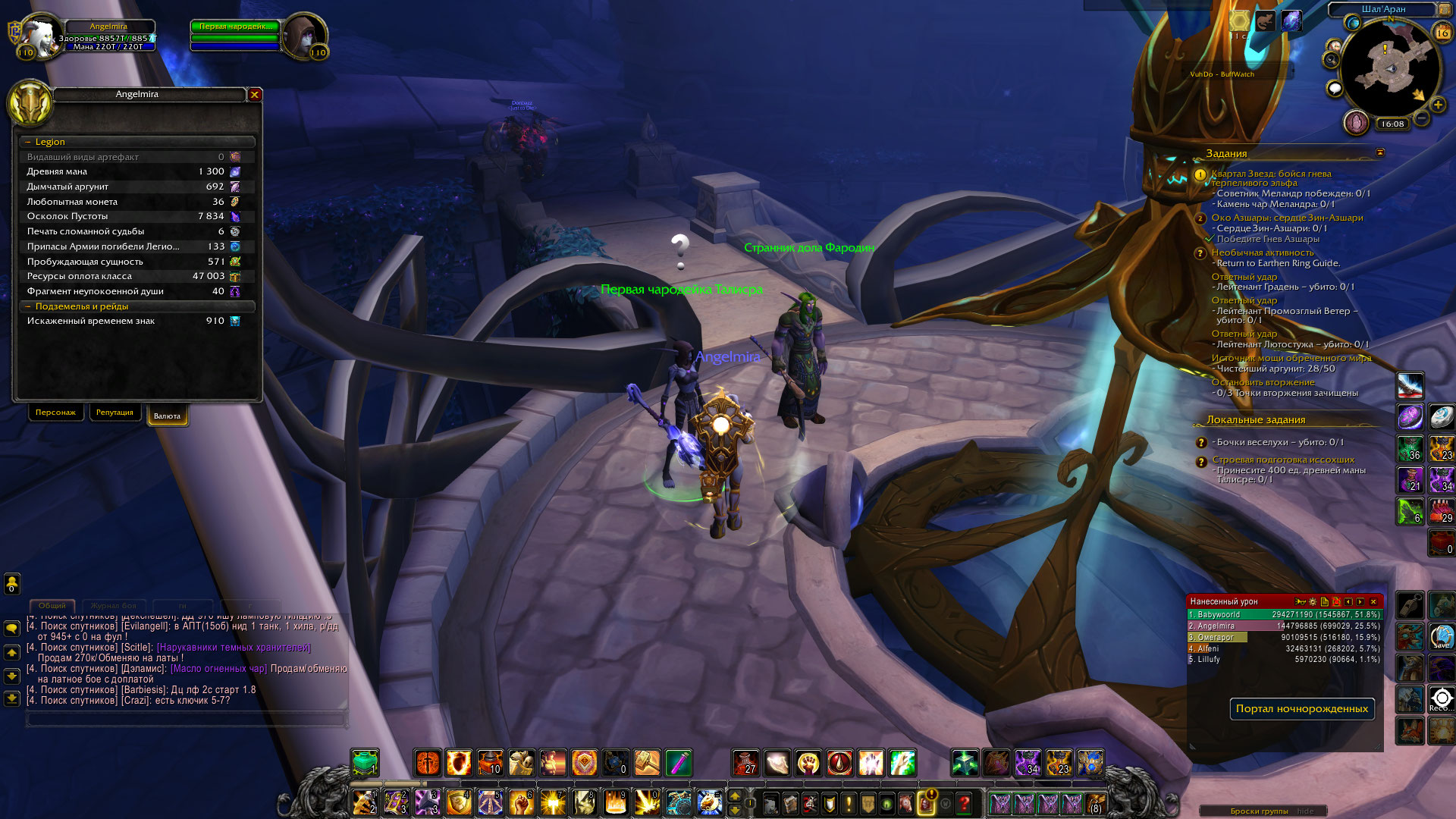Collapse the Подземелья и рейды category
Viewport: 1456px width, 819px height.
coord(28,306)
